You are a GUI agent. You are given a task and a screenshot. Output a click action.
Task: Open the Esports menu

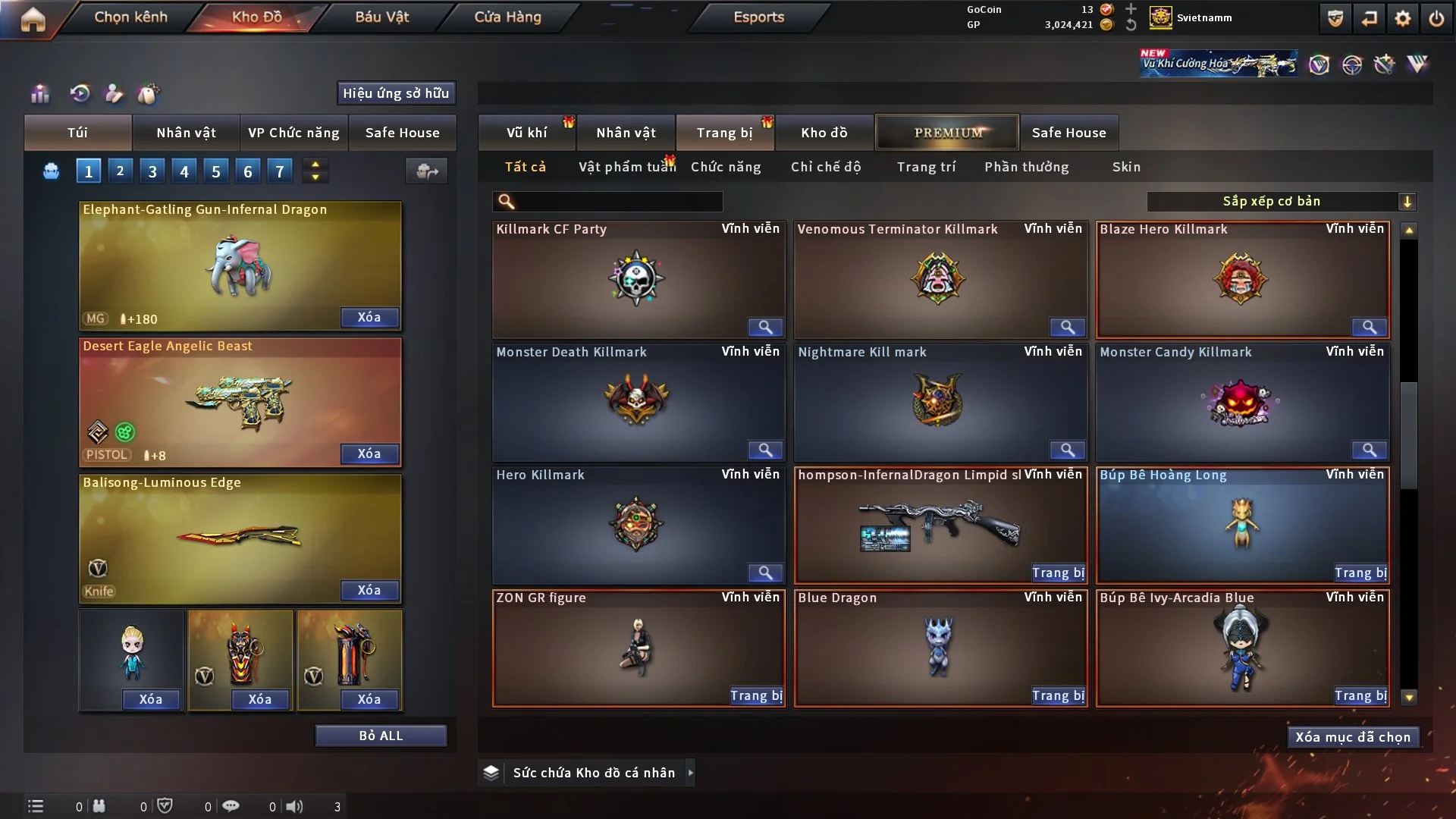coord(758,17)
